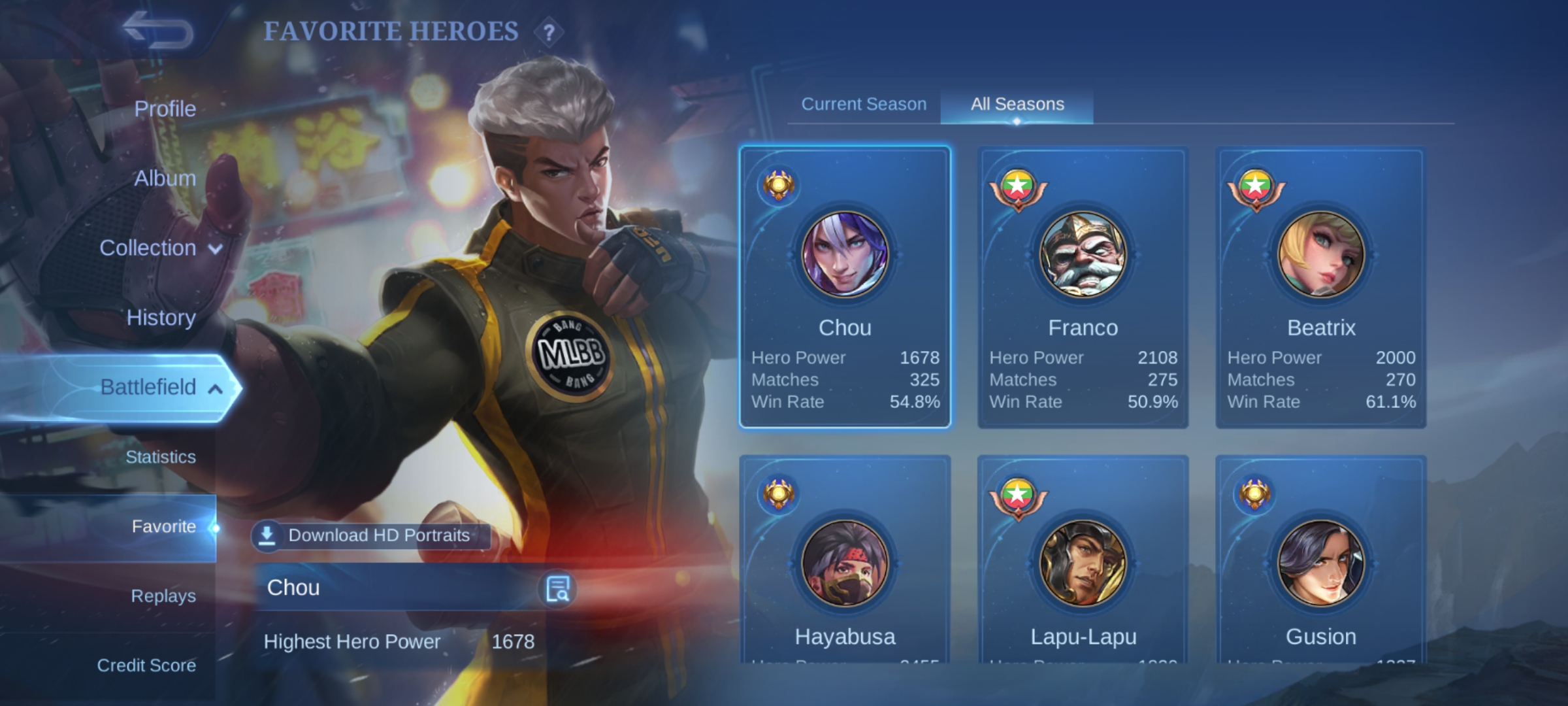Click the Download HD Portraits button
Viewport: 1568px width, 706px height.
pyautogui.click(x=370, y=535)
